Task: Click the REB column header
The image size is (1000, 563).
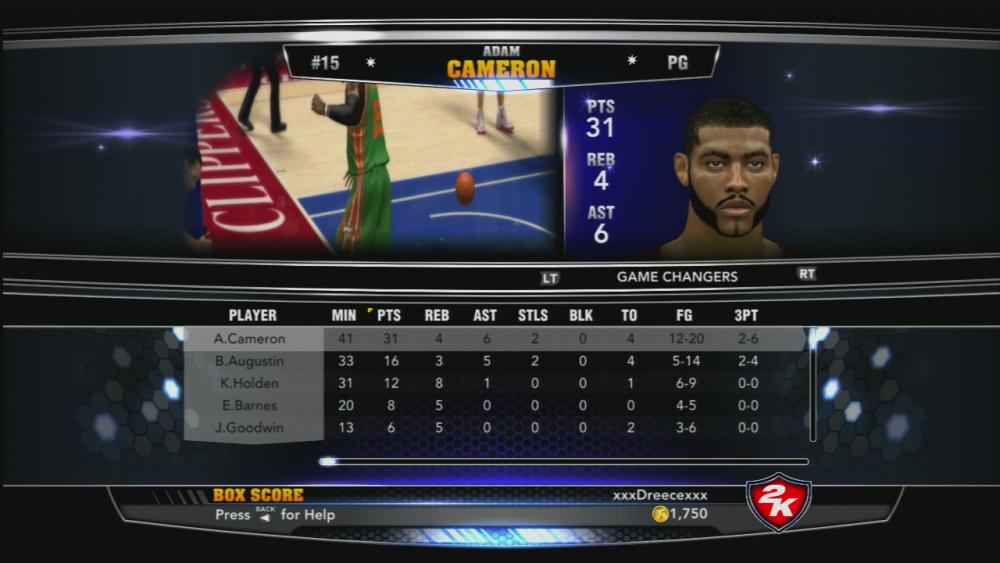Action: point(437,315)
